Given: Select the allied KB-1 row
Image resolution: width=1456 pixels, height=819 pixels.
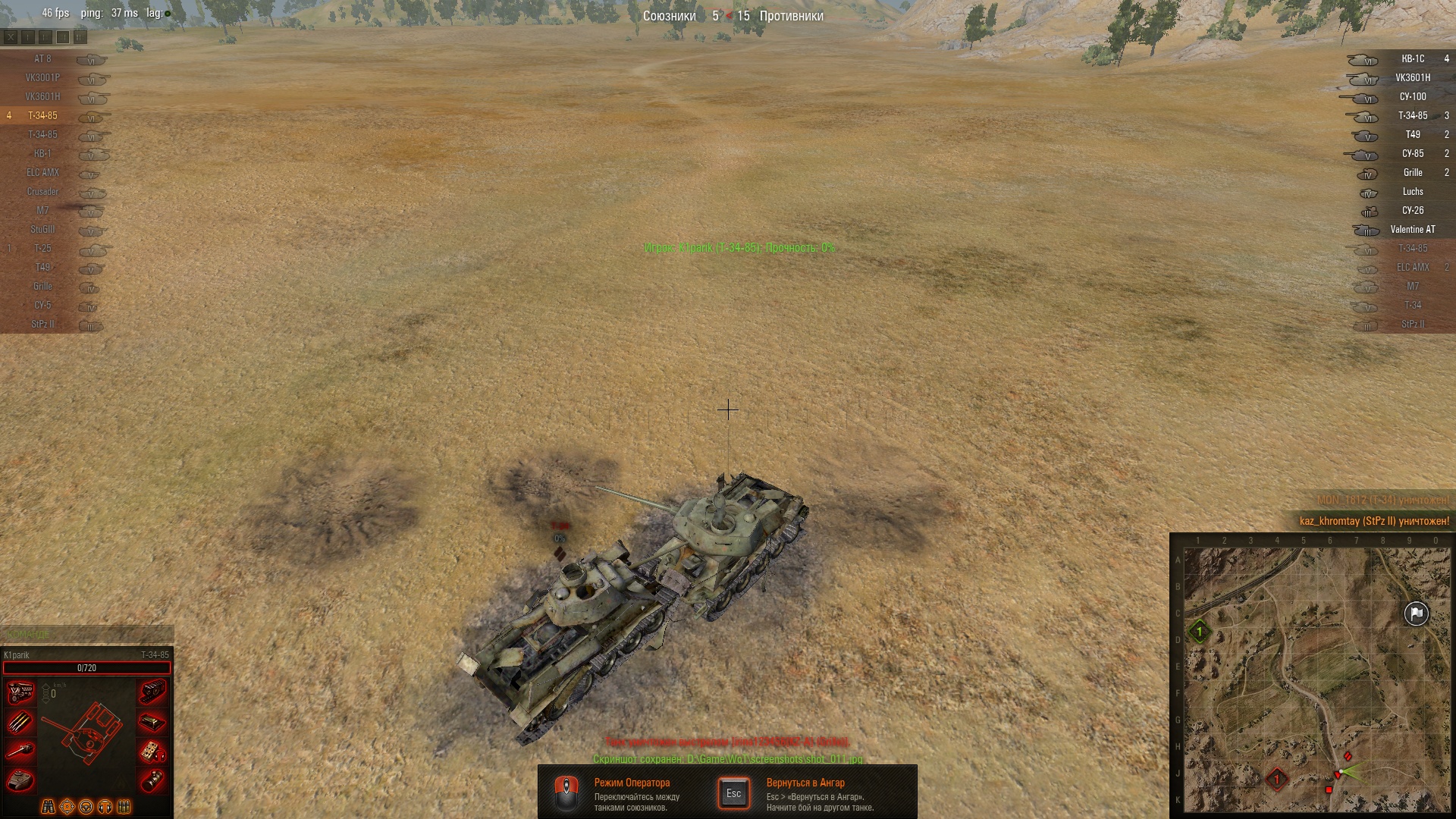Looking at the screenshot, I should coord(43,154).
